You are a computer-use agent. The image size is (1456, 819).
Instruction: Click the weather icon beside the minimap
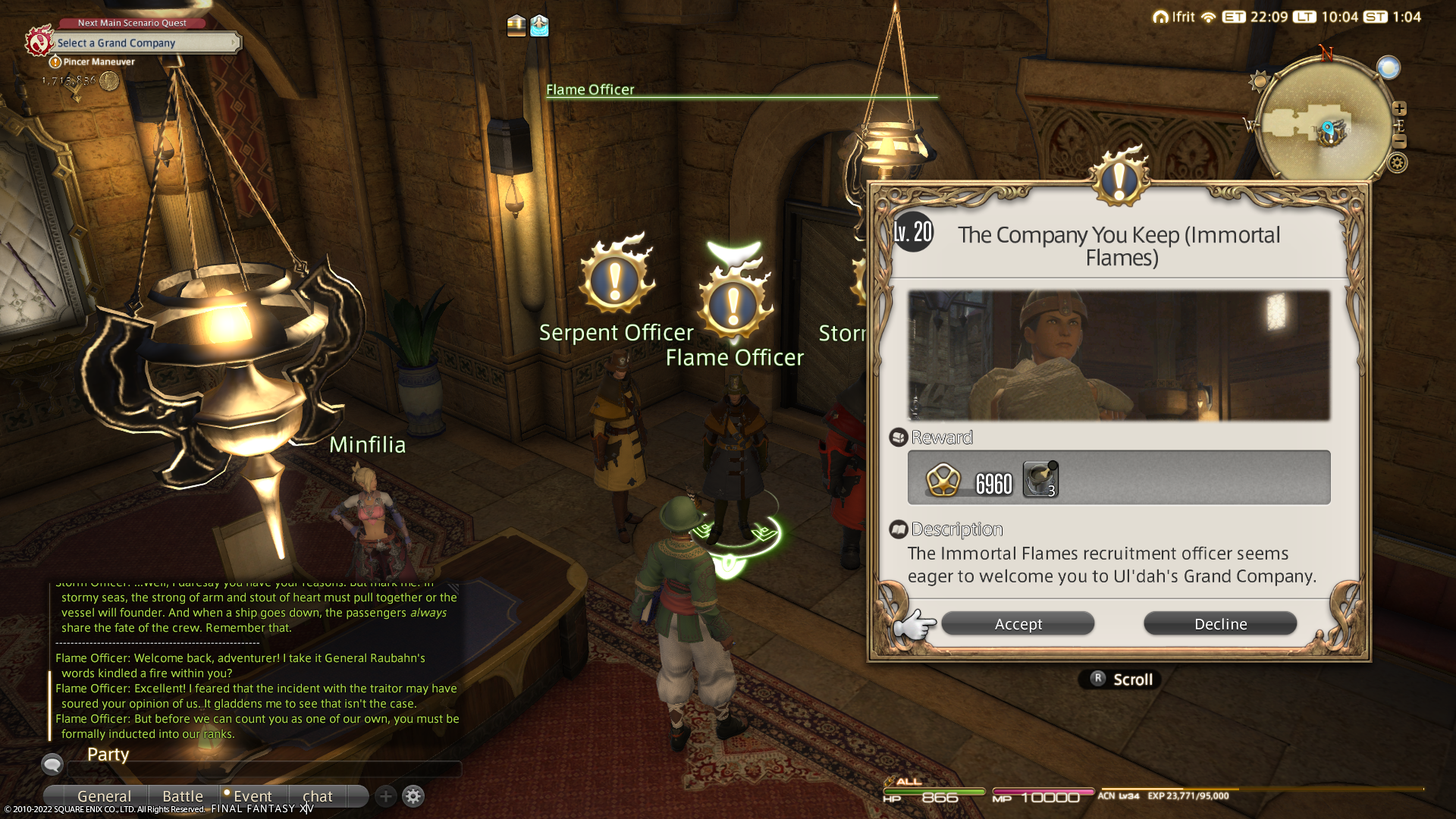click(1389, 68)
